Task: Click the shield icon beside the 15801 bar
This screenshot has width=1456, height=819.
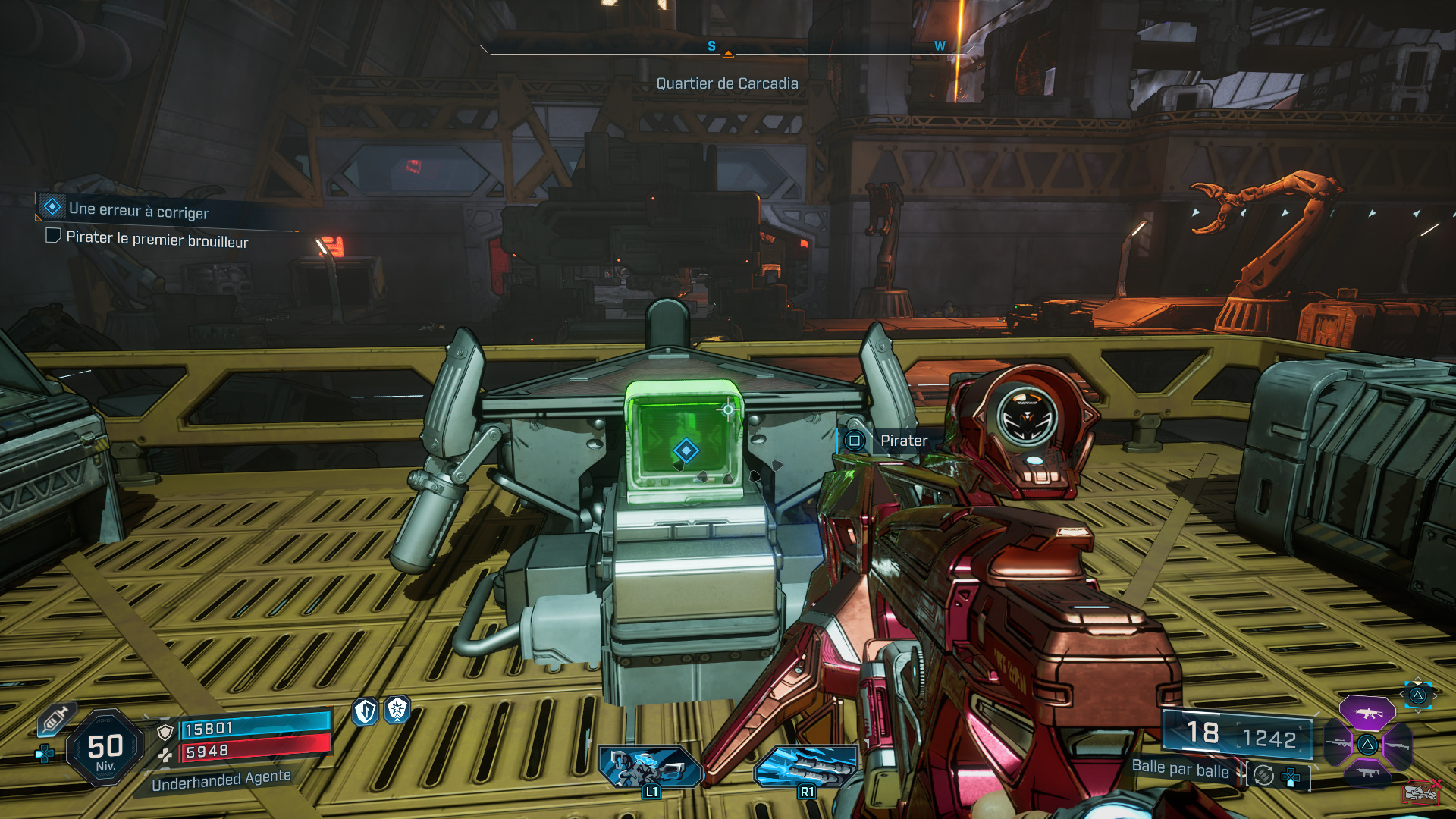Action: point(165,732)
